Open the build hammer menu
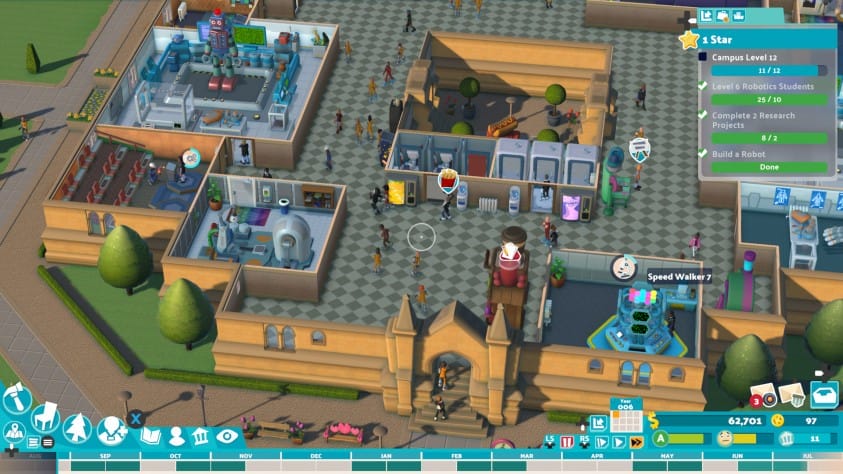Image resolution: width=843 pixels, height=474 pixels. pos(16,400)
